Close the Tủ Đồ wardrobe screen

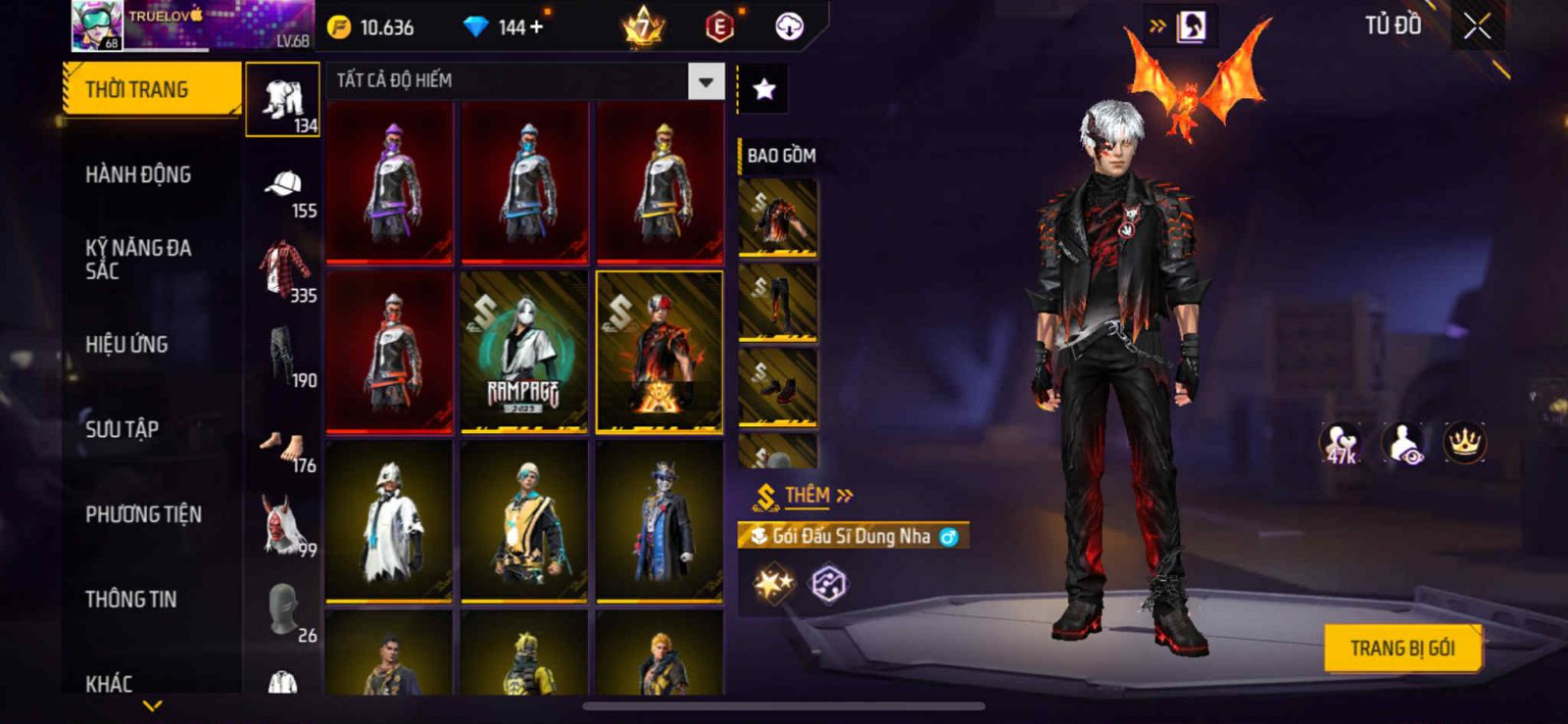(1477, 26)
